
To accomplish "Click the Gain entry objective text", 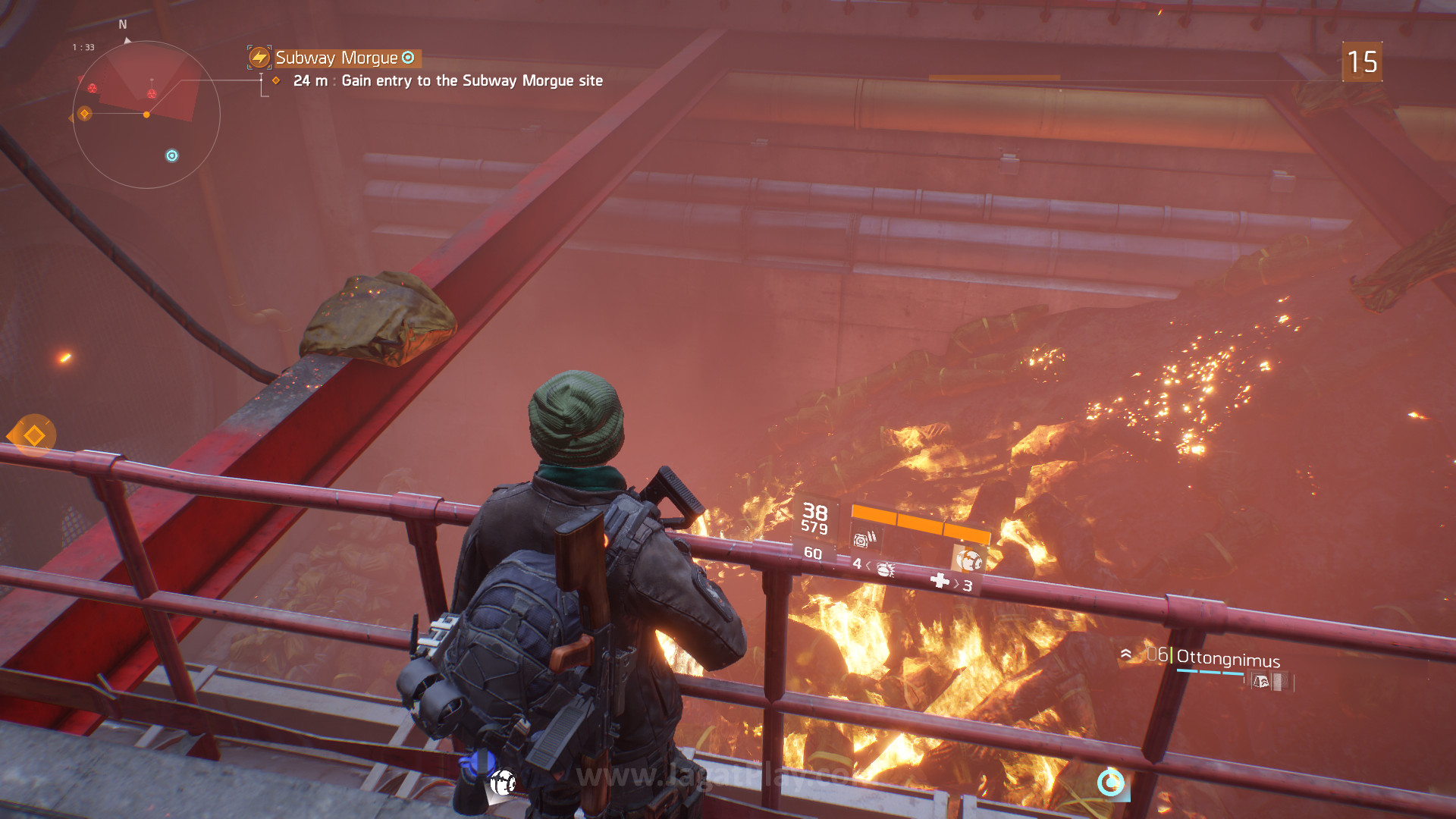I will (472, 81).
